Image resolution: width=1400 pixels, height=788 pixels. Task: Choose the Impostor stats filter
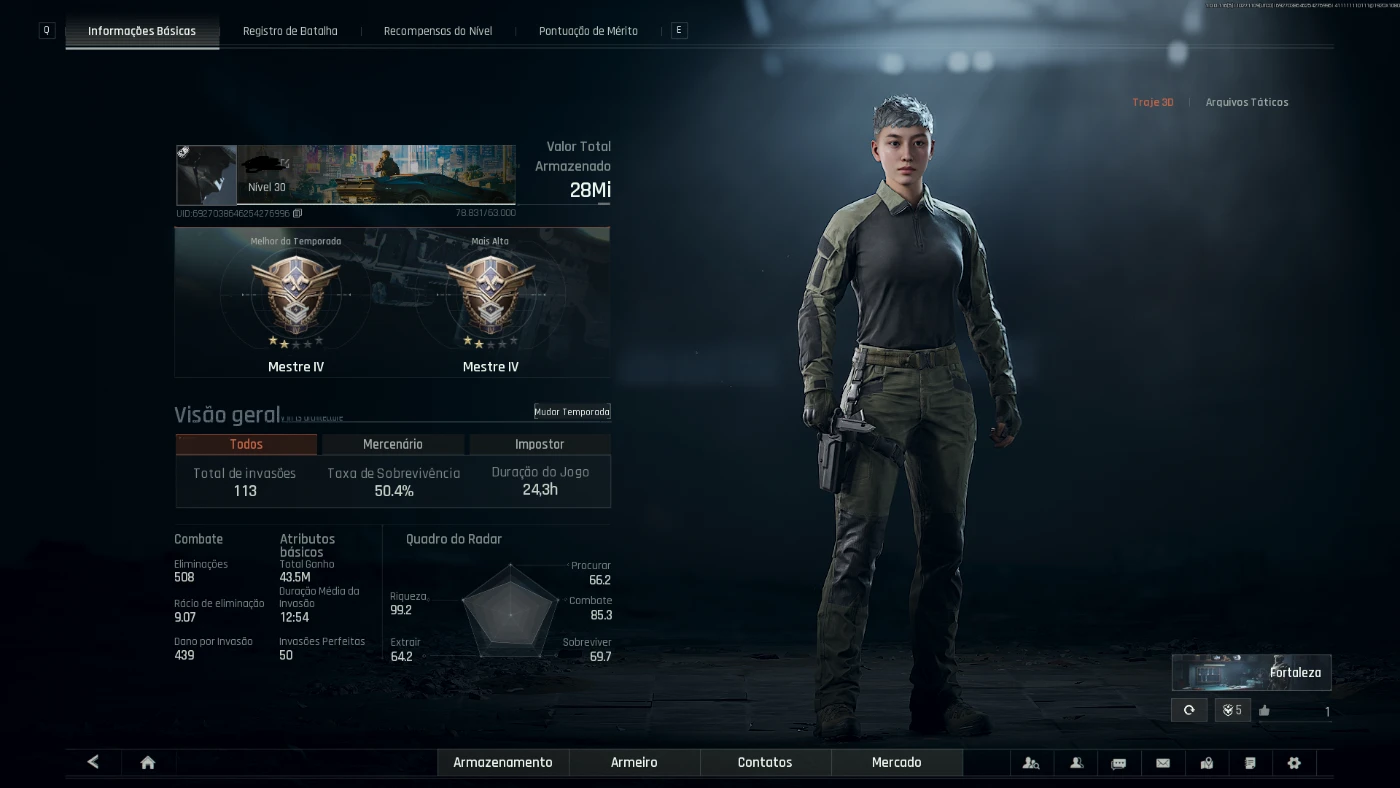[539, 444]
